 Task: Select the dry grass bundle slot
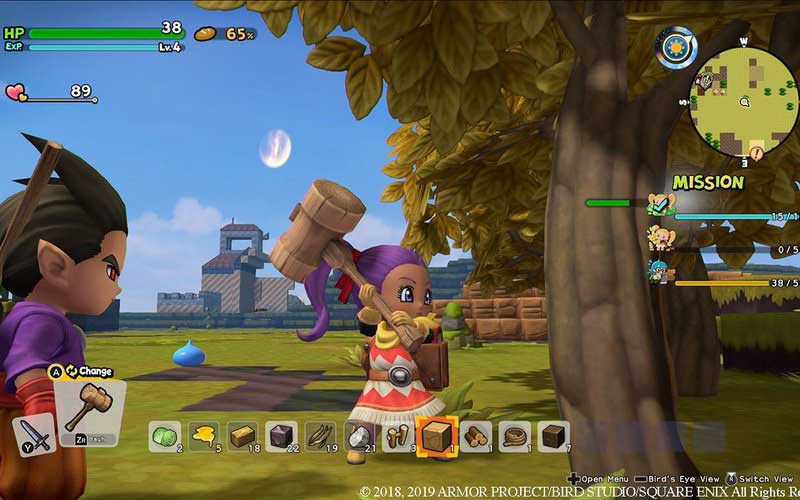[x=320, y=436]
